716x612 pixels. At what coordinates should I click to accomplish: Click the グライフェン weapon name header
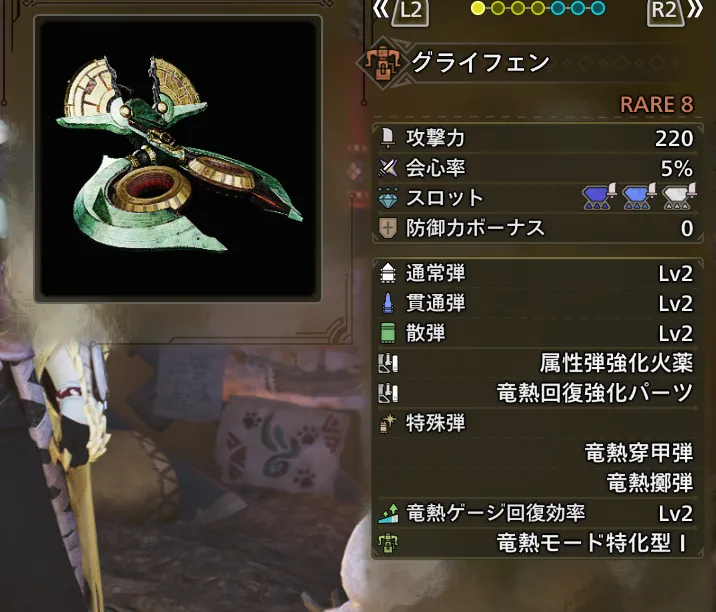[x=480, y=63]
